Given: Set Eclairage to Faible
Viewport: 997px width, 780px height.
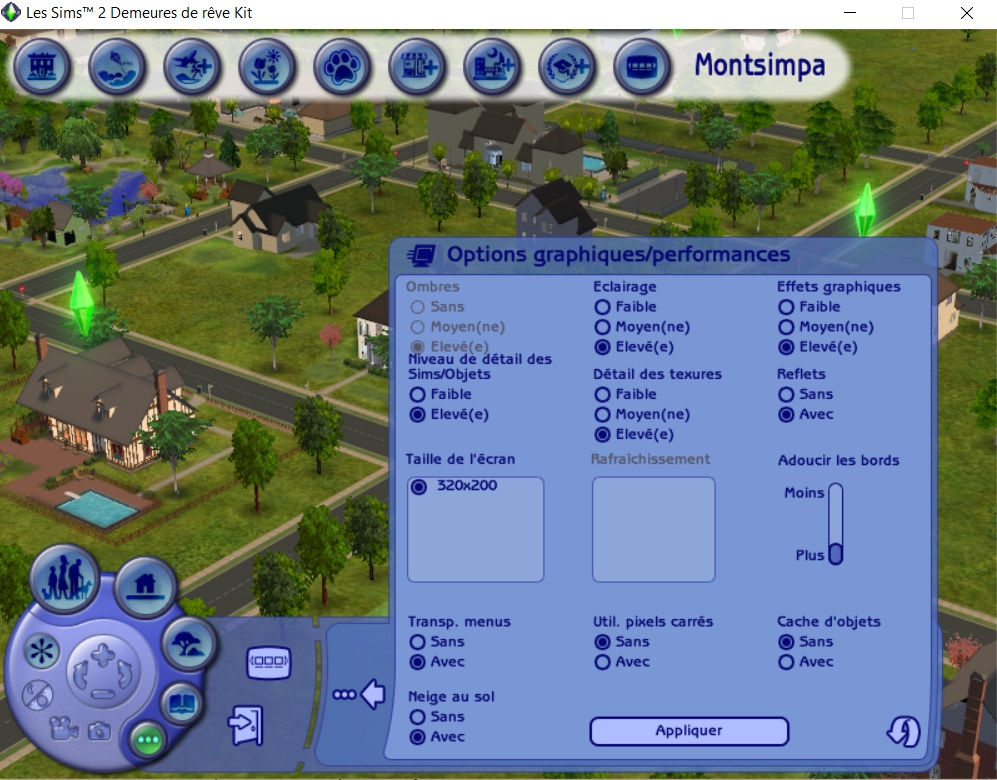Looking at the screenshot, I should tap(602, 307).
